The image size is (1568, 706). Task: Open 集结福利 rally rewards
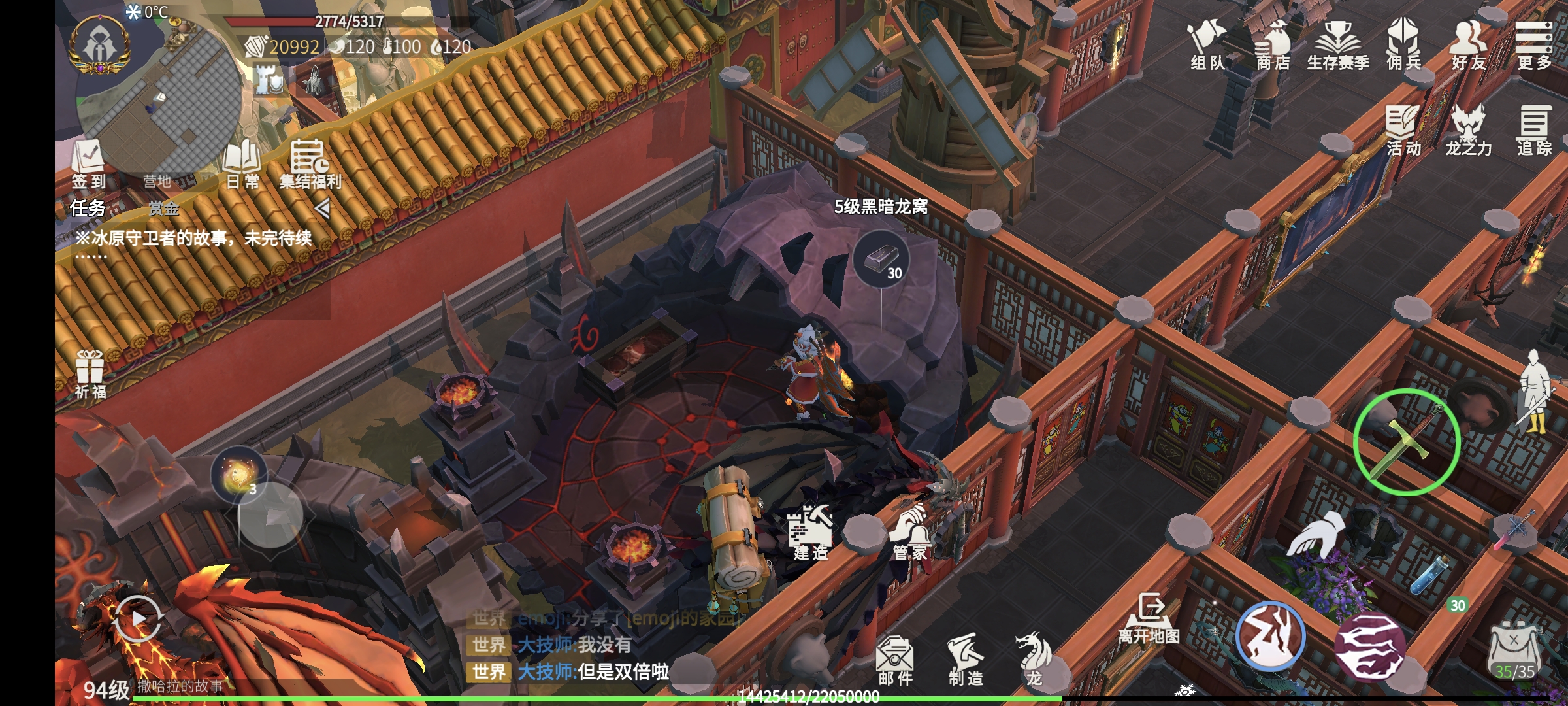tap(310, 163)
